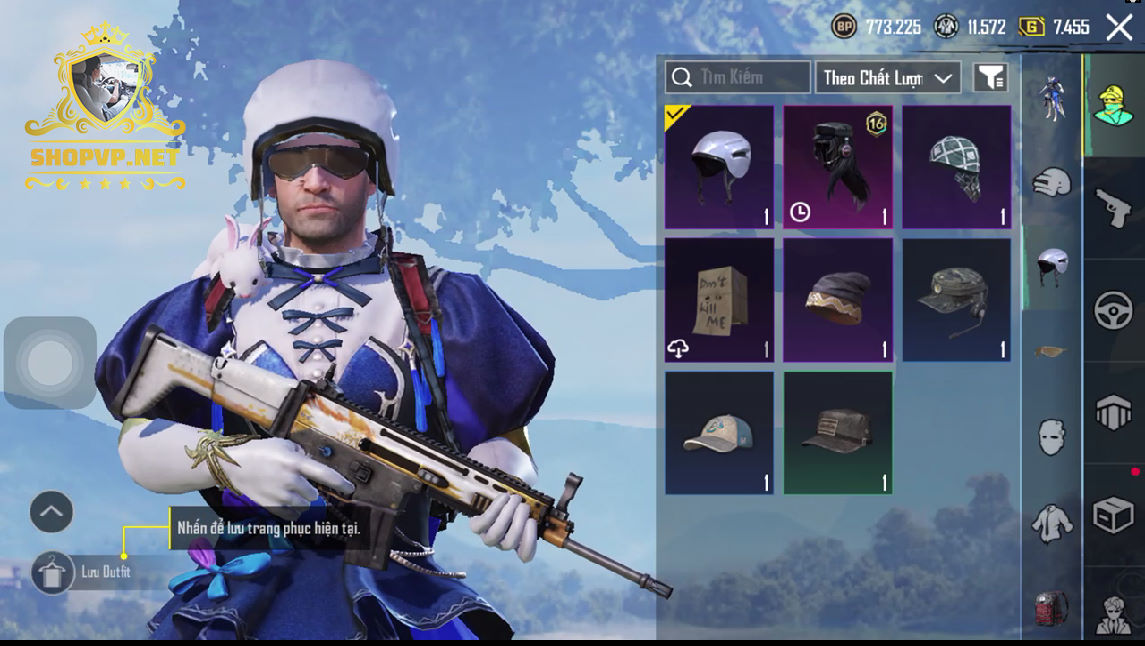Select the checkered bandana headwear item
This screenshot has height=646, width=1145.
957,167
